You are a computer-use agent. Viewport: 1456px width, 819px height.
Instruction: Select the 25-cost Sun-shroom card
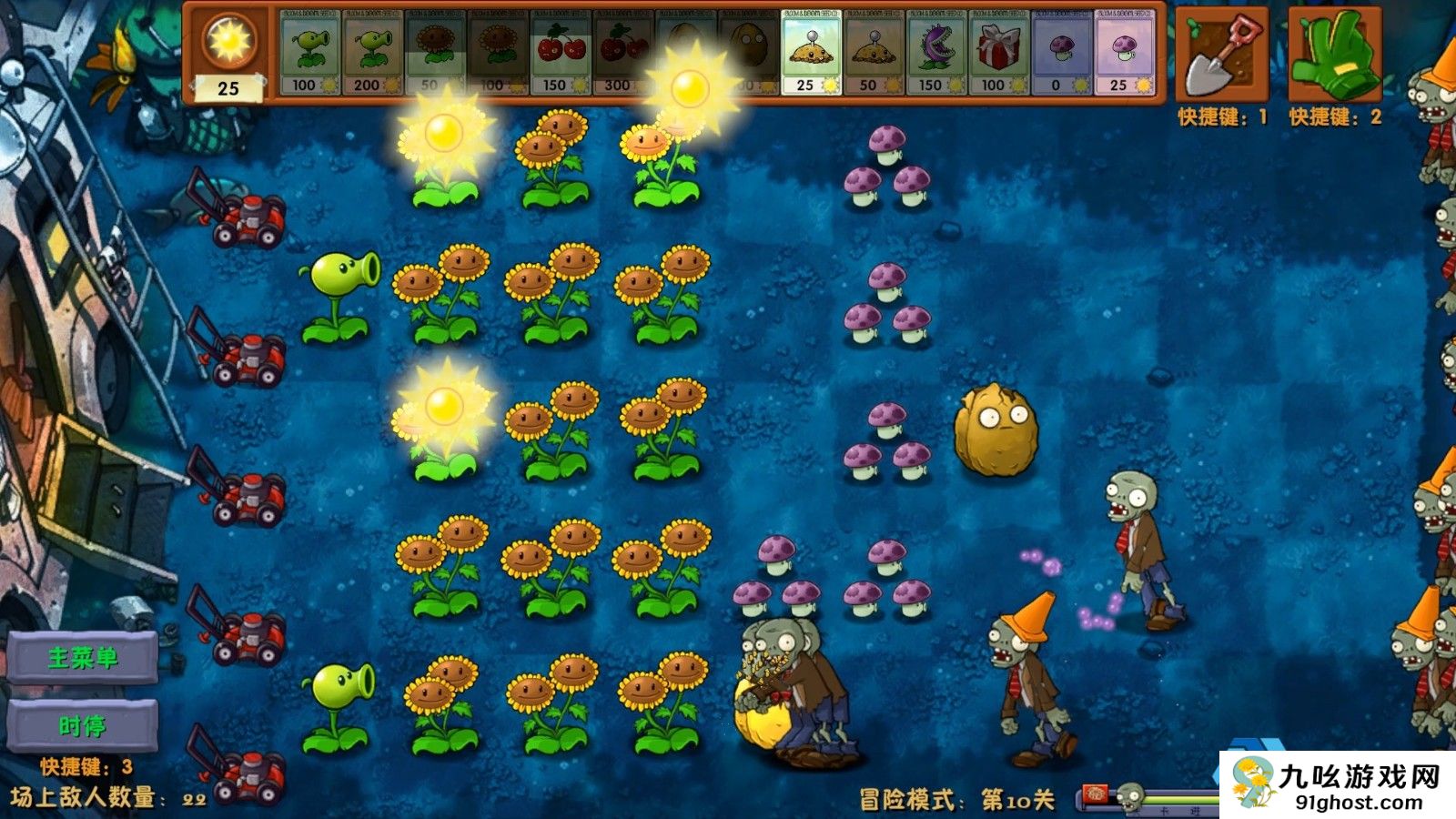pyautogui.click(x=1125, y=53)
